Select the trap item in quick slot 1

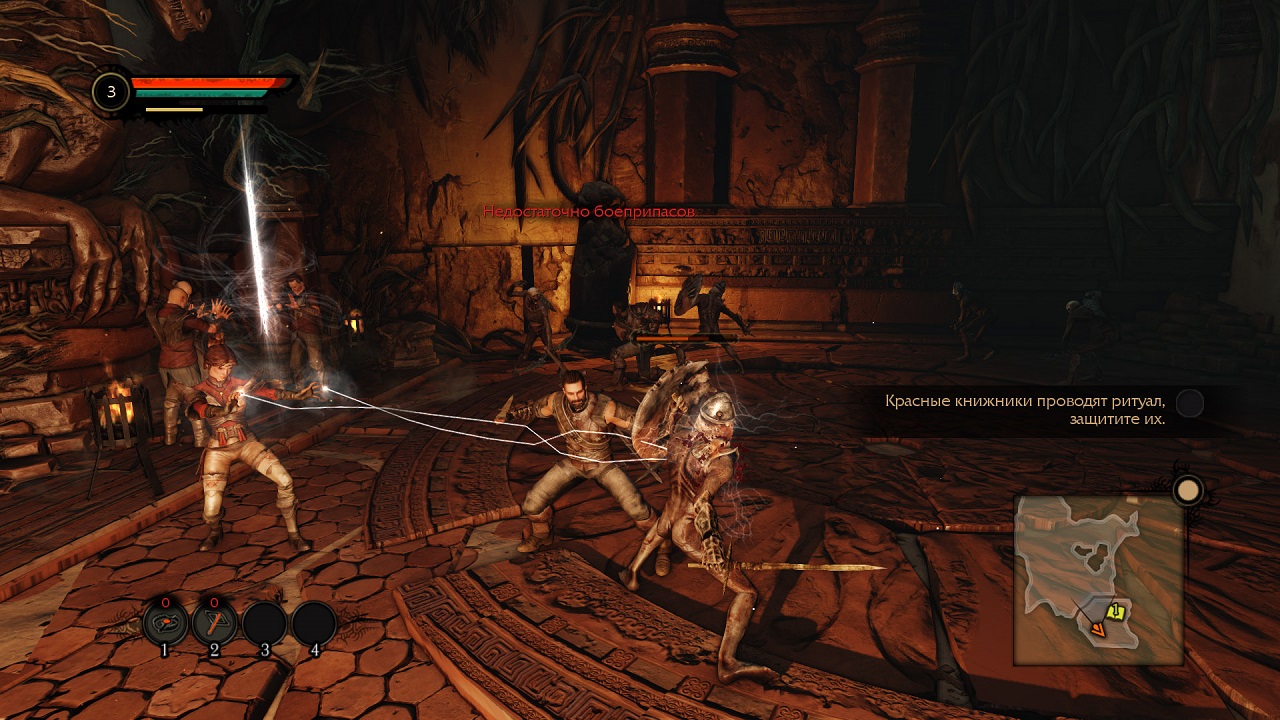tap(165, 623)
